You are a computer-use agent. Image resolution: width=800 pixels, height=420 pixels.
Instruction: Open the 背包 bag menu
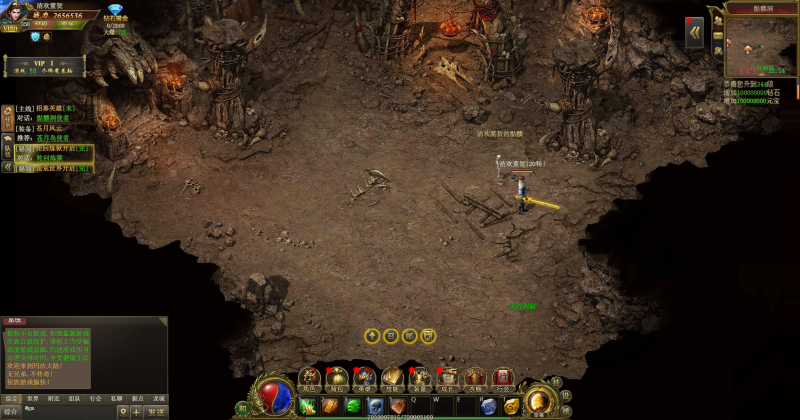(337, 377)
